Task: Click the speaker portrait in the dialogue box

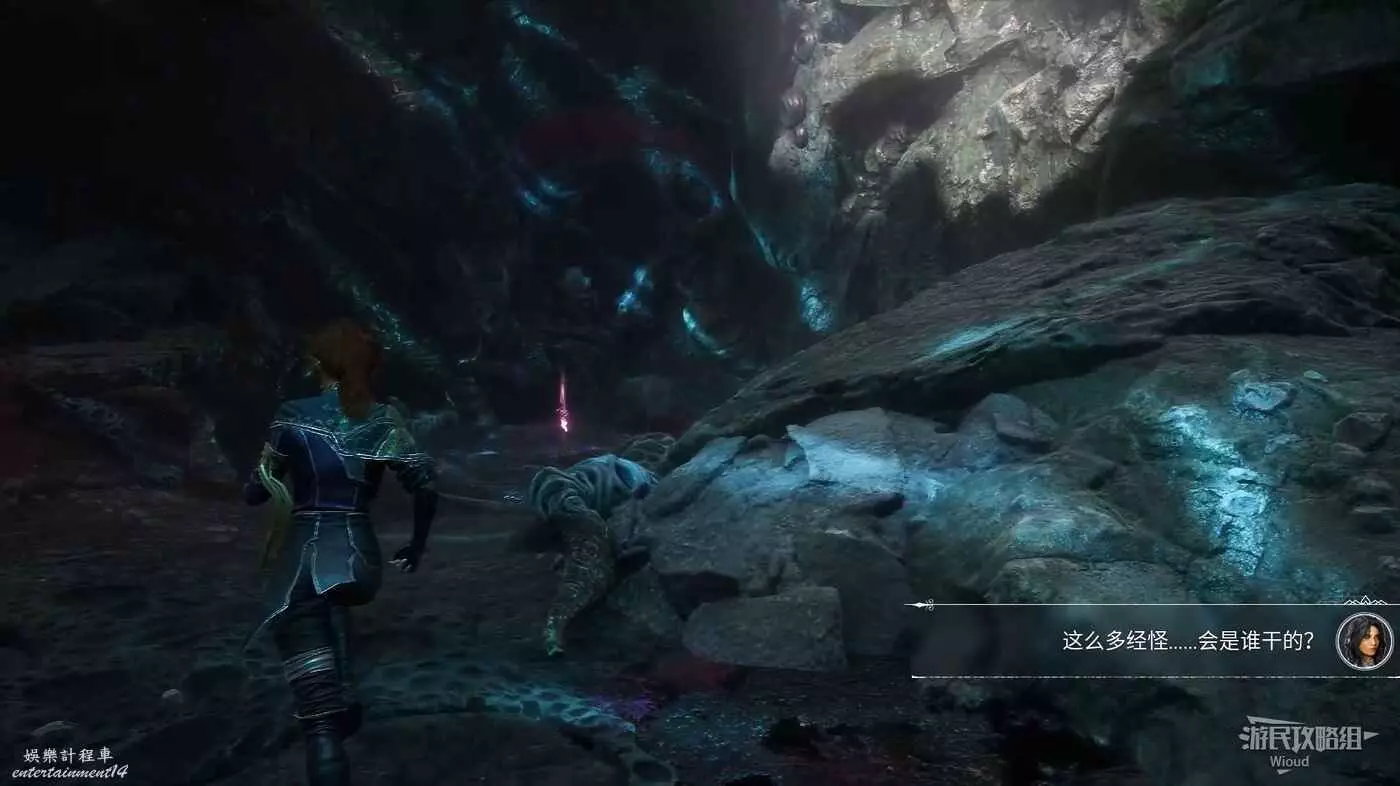Action: 1364,641
